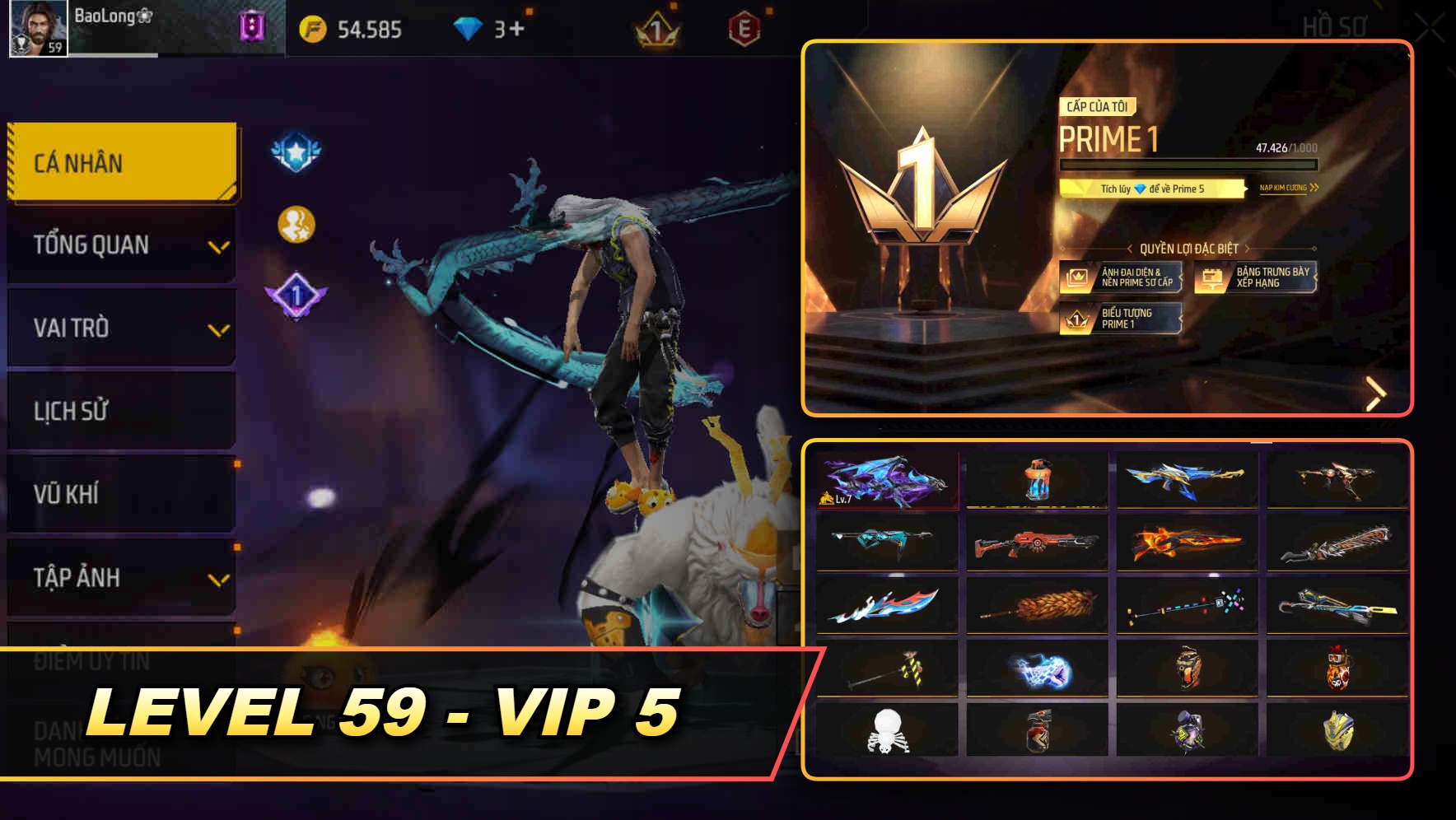Expand the TẬP ẢNH section
The width and height of the screenshot is (1456, 820).
pyautogui.click(x=119, y=578)
